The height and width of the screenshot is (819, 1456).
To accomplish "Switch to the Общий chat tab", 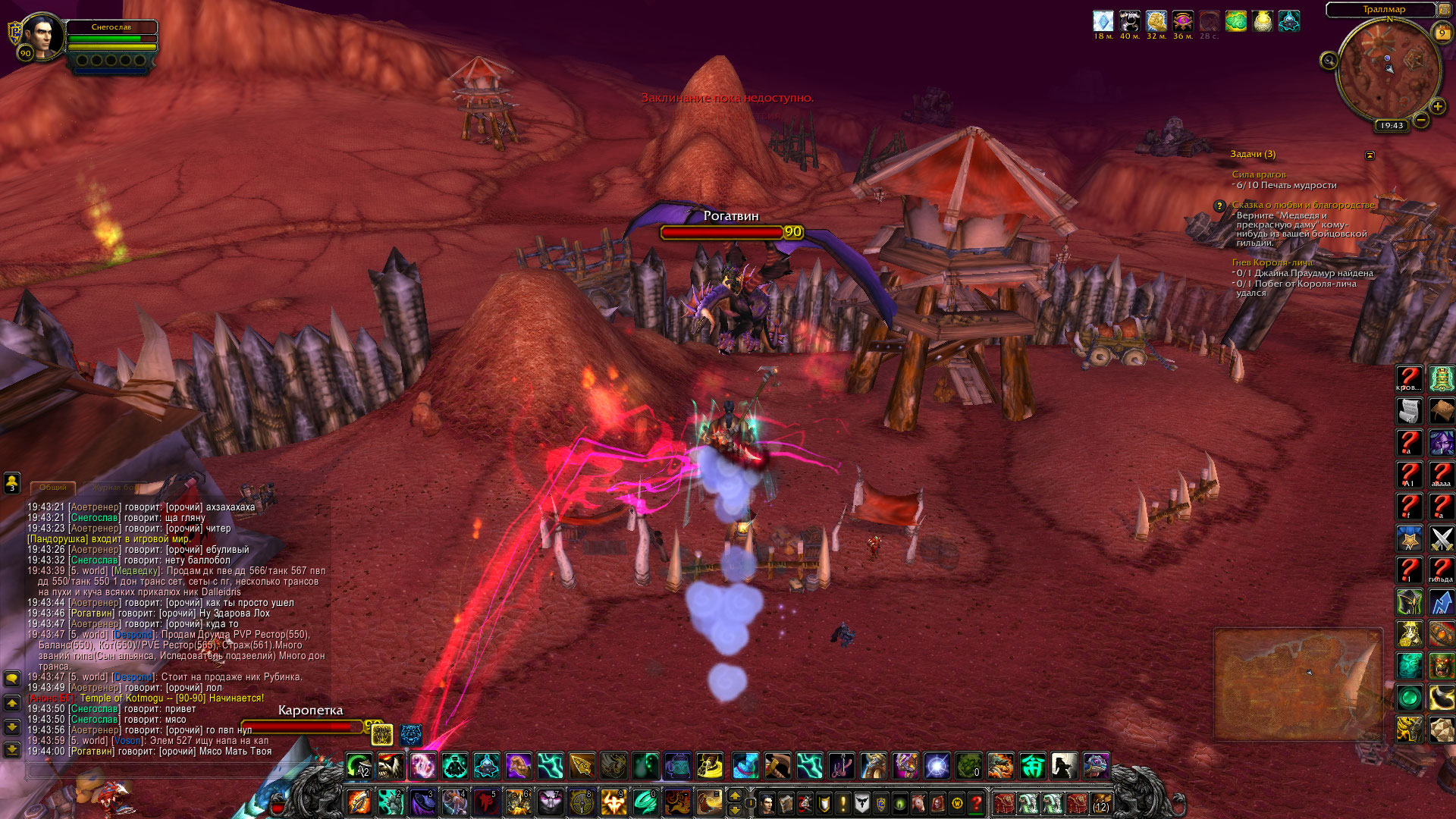I will coord(53,487).
